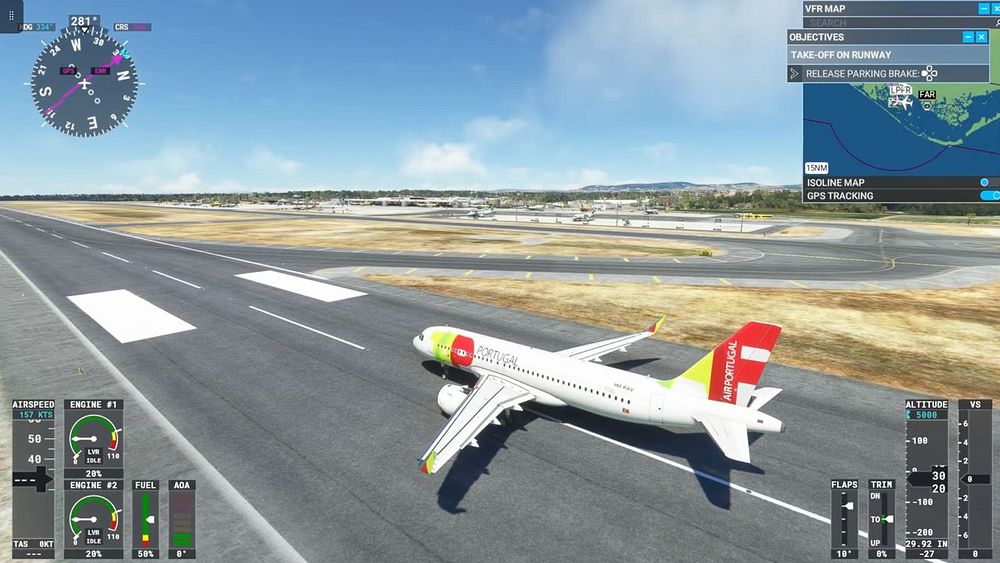This screenshot has height=563, width=1000.
Task: Click the heading compass instrument
Action: 84,81
